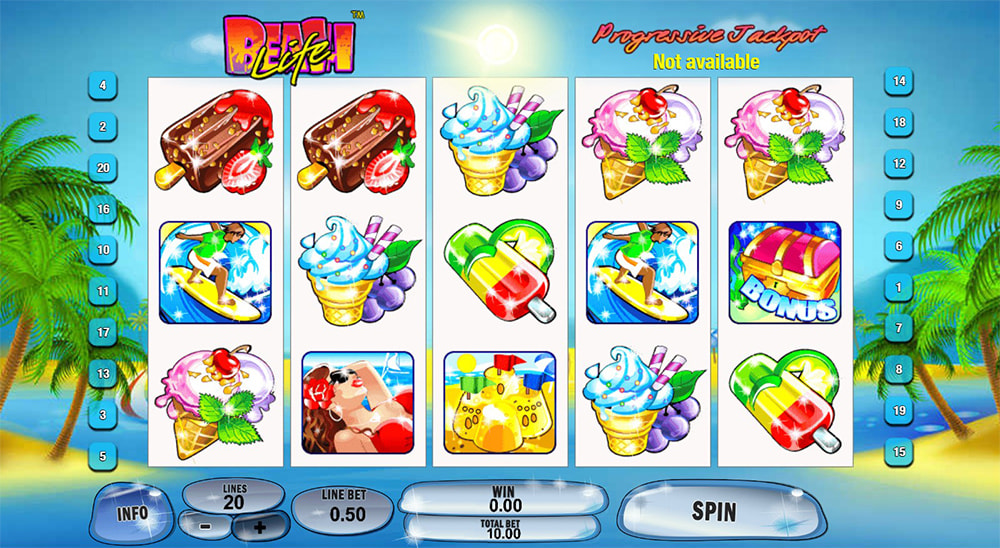
Task: Activate payline 12 marker
Action: tap(899, 163)
